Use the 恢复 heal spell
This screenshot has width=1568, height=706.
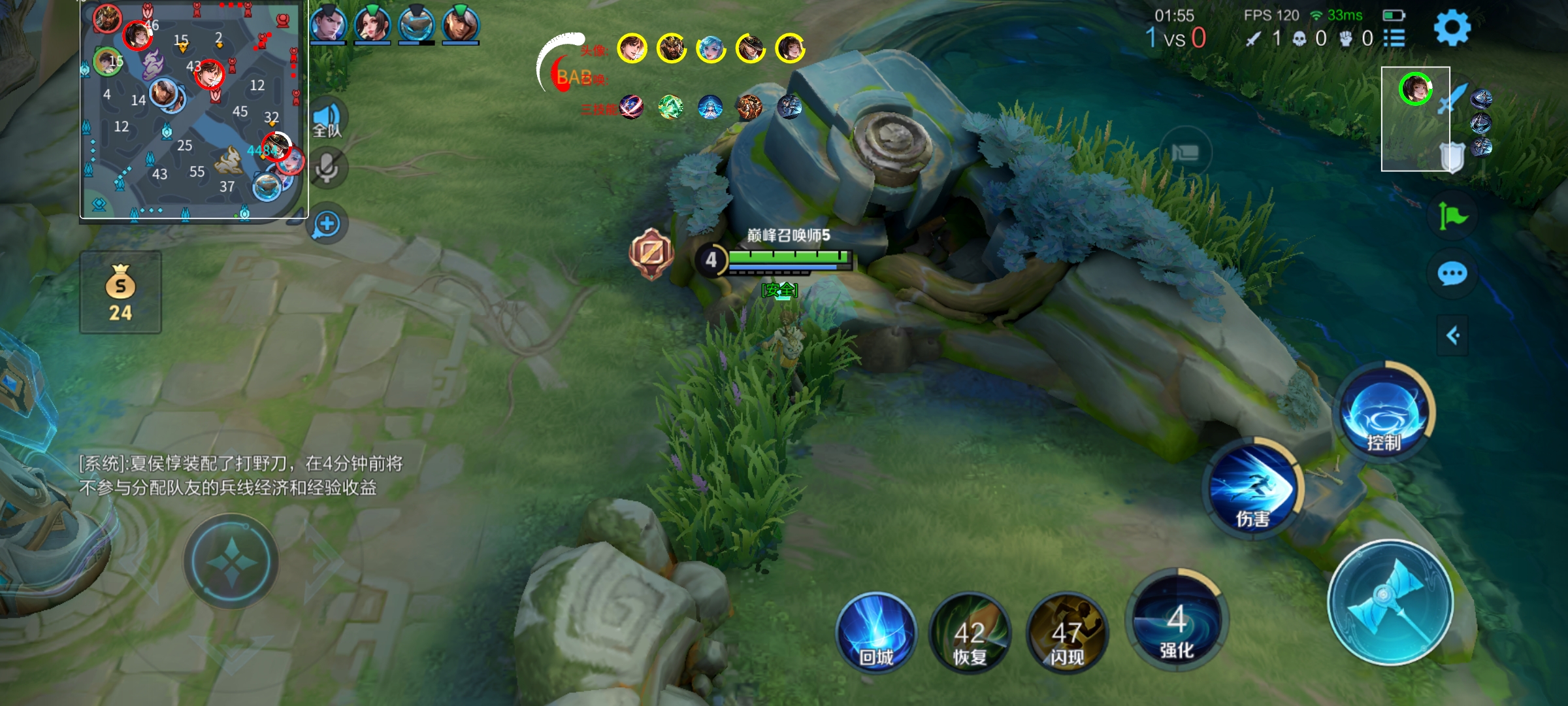[970, 632]
